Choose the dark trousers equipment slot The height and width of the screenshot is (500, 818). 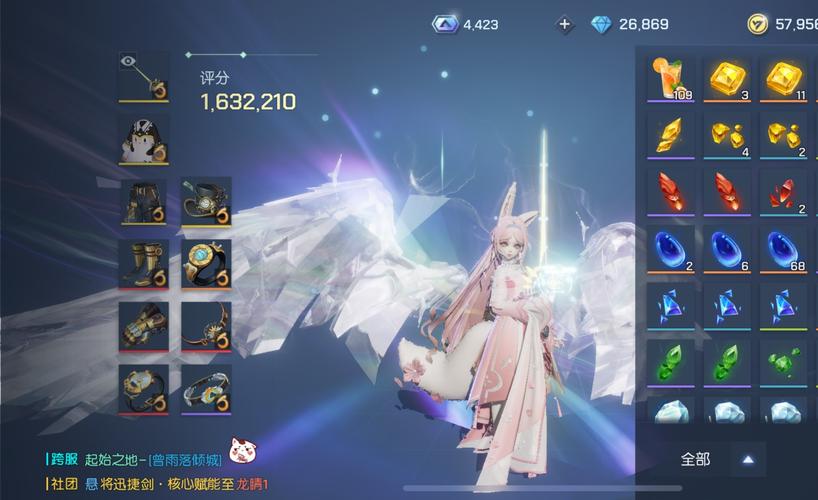click(x=144, y=202)
